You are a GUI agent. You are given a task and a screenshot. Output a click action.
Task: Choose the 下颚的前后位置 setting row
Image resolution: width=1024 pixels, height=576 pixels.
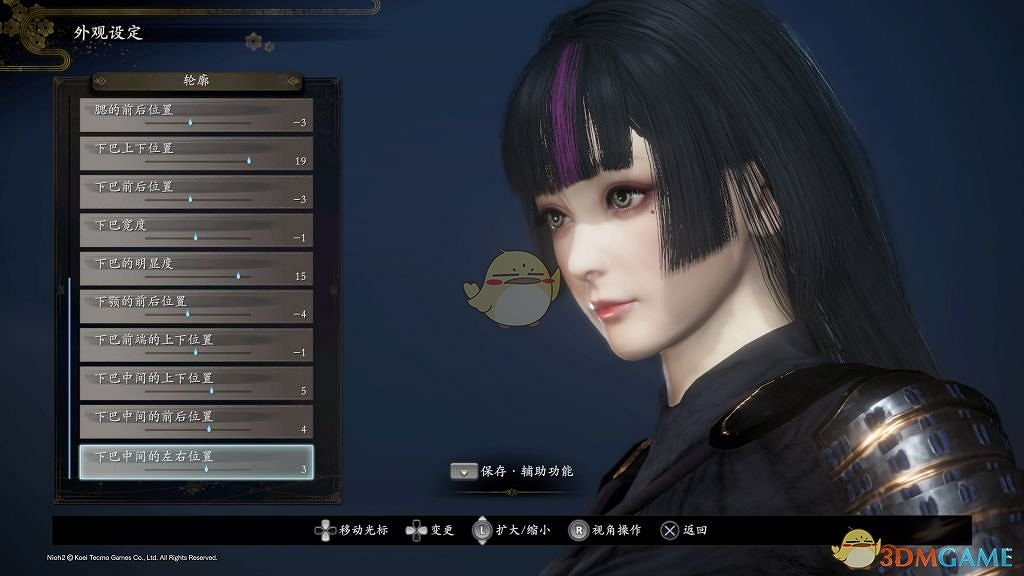(x=196, y=306)
